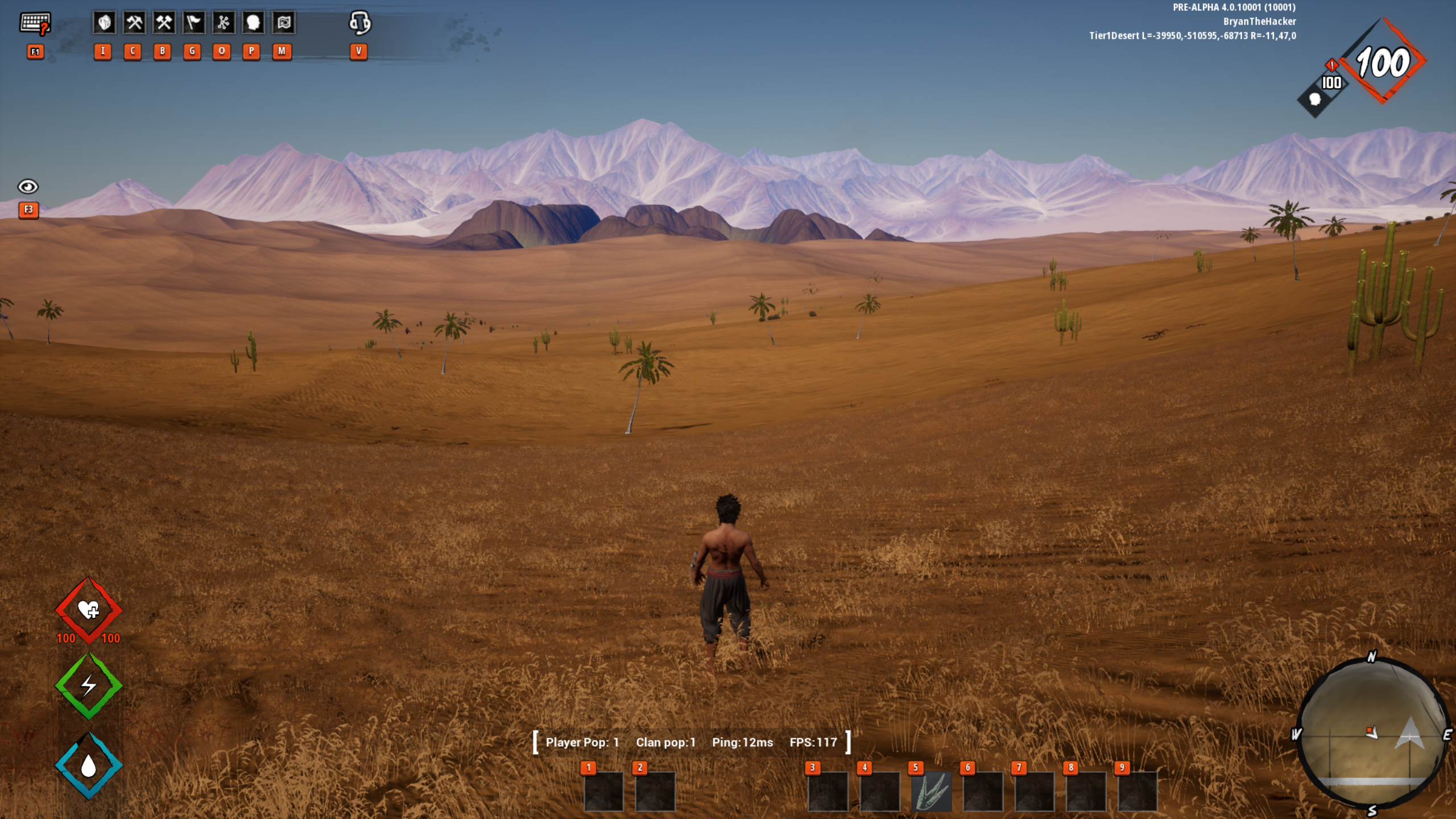Open the keyboard help icon
This screenshot has width=1456, height=819.
[35, 23]
